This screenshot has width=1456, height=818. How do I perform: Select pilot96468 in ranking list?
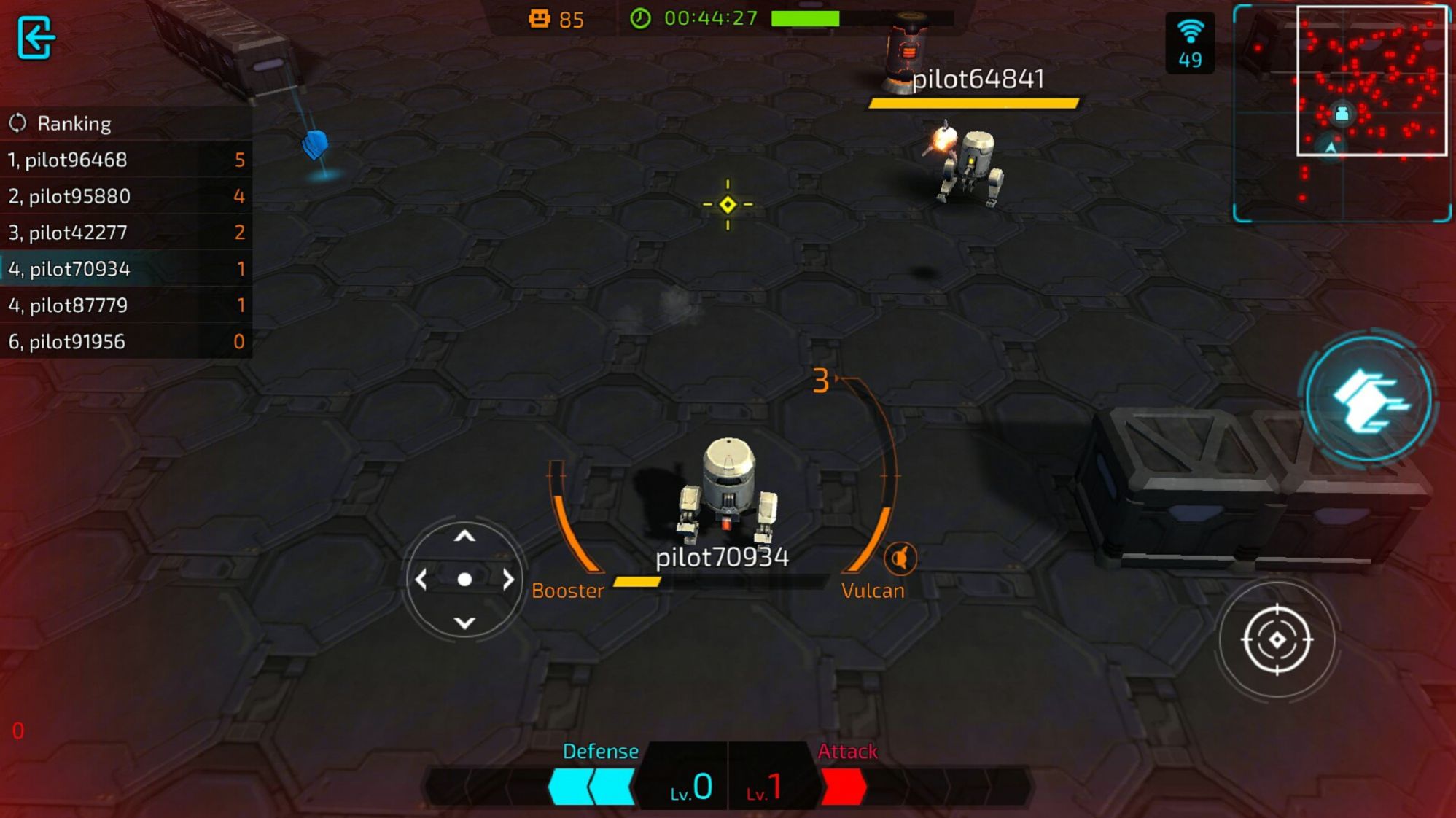pos(125,160)
